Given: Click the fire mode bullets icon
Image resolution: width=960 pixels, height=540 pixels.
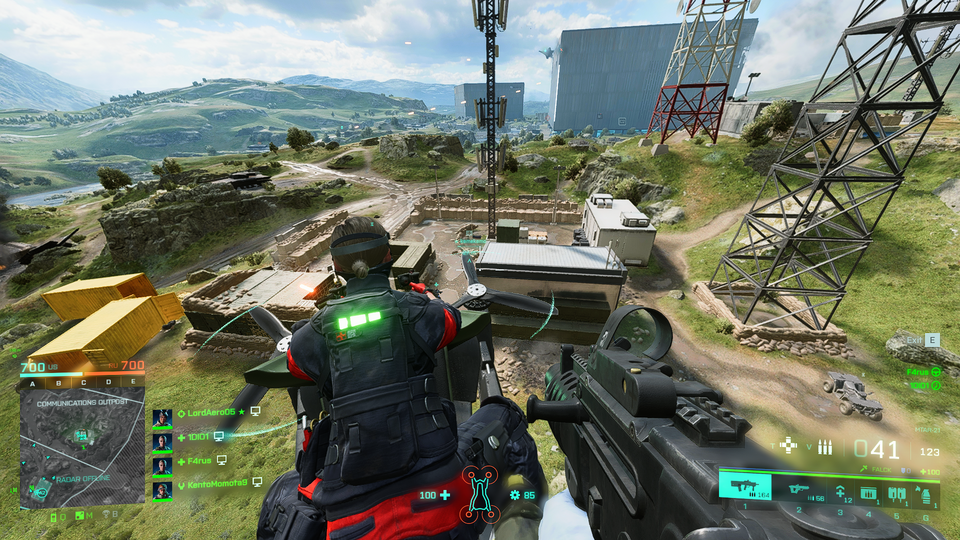Looking at the screenshot, I should [825, 447].
